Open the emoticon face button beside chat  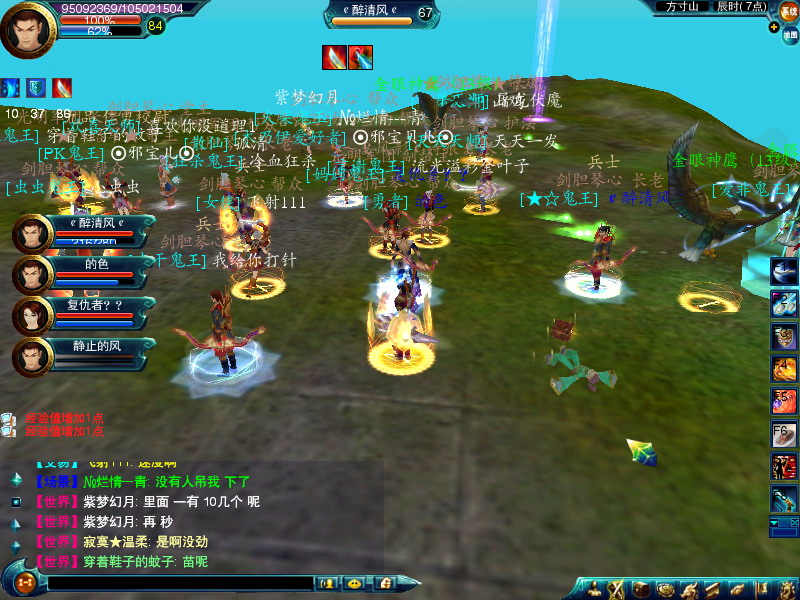pyautogui.click(x=353, y=582)
